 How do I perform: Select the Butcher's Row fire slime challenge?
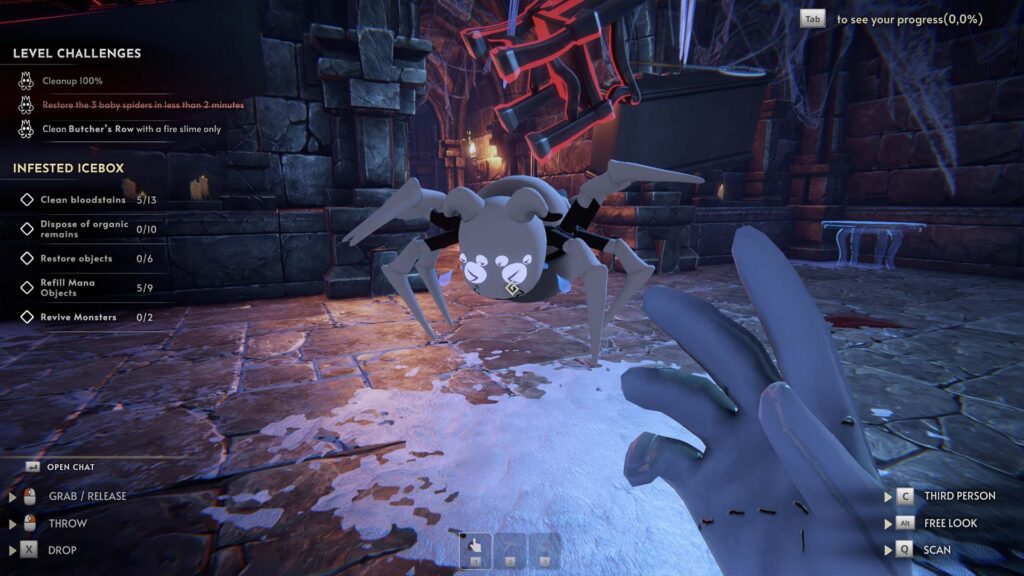131,129
